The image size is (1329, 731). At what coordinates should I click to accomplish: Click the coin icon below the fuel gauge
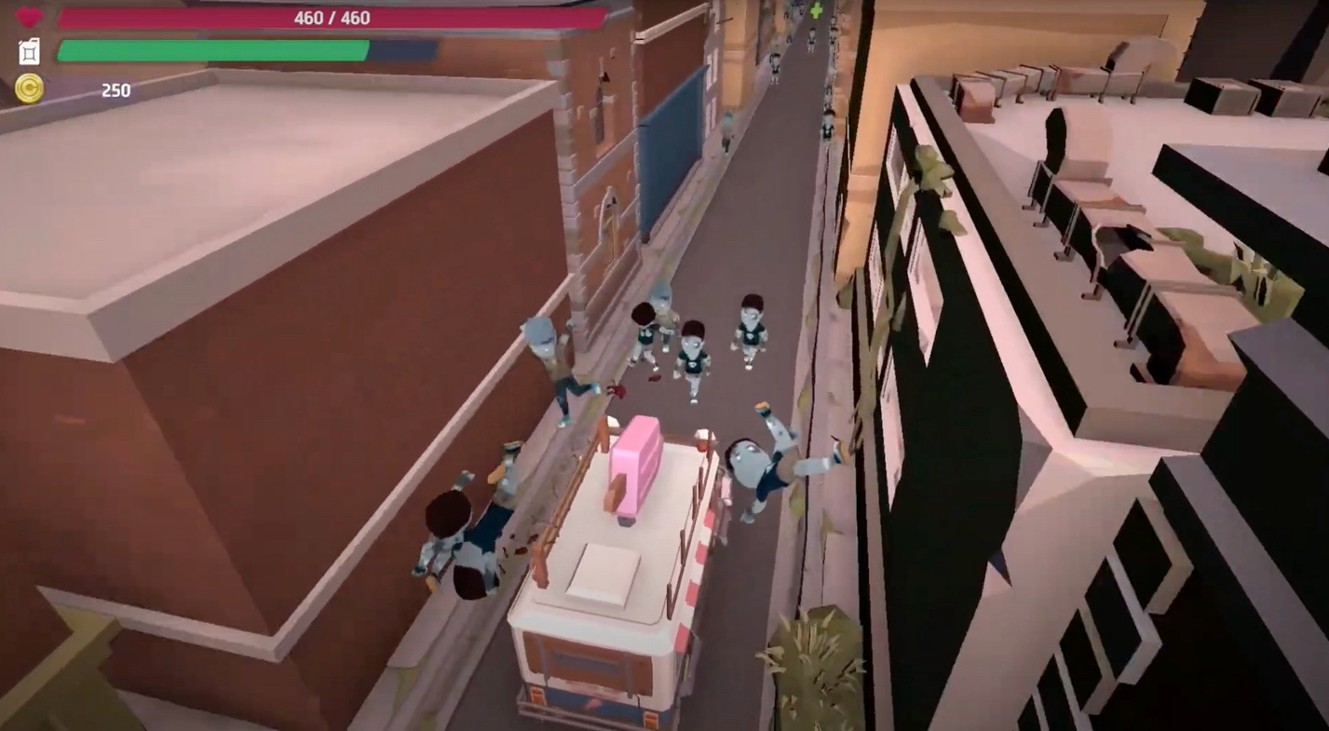pos(30,89)
